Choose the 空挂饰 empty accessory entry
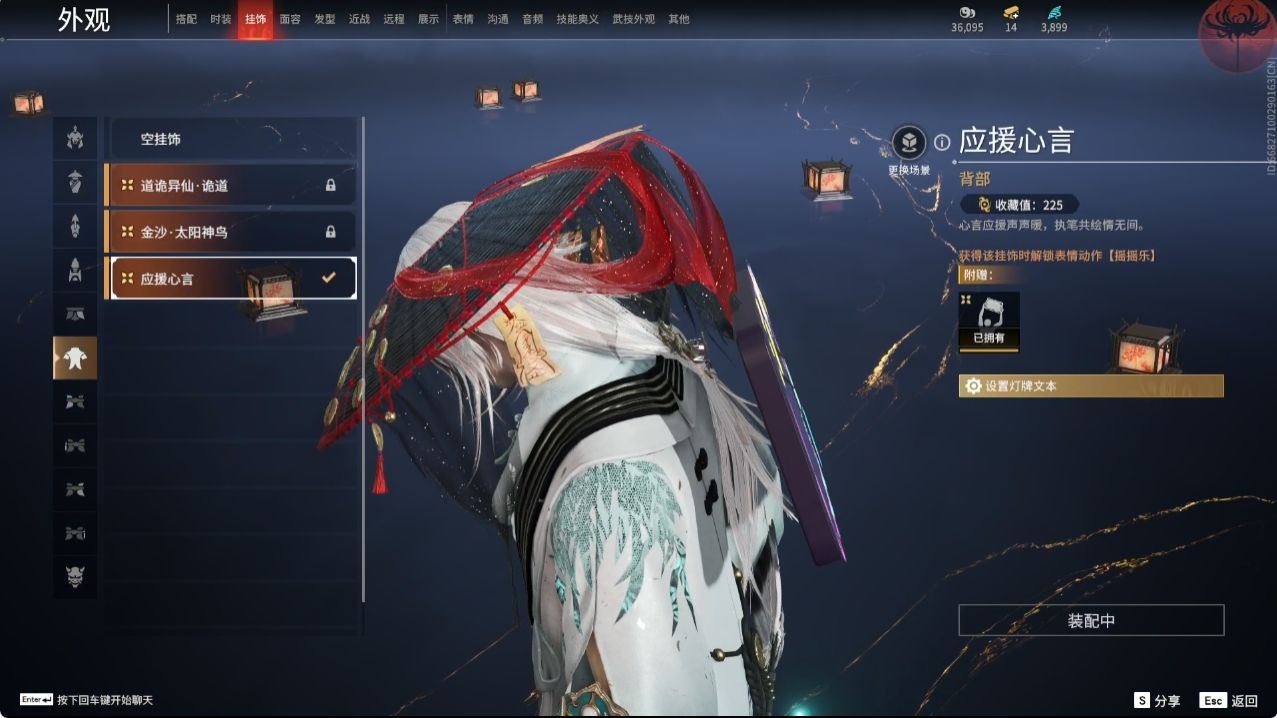 click(231, 139)
